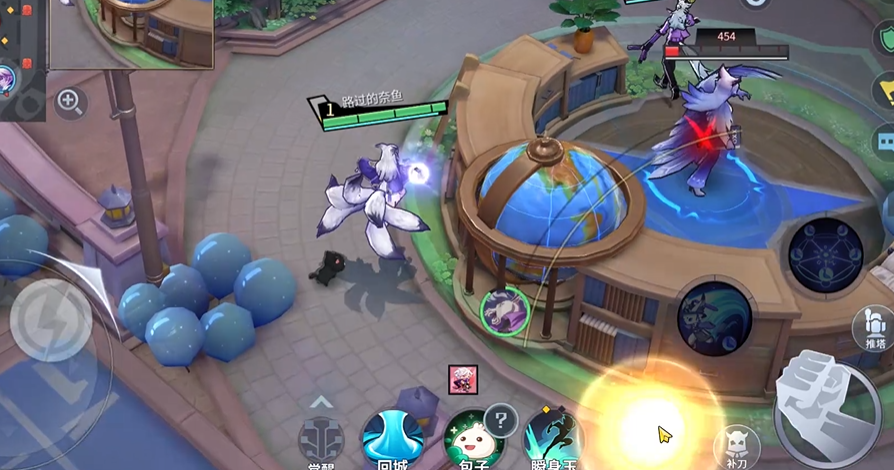Select the 推塔 tower attack button
The height and width of the screenshot is (470, 894).
click(873, 330)
